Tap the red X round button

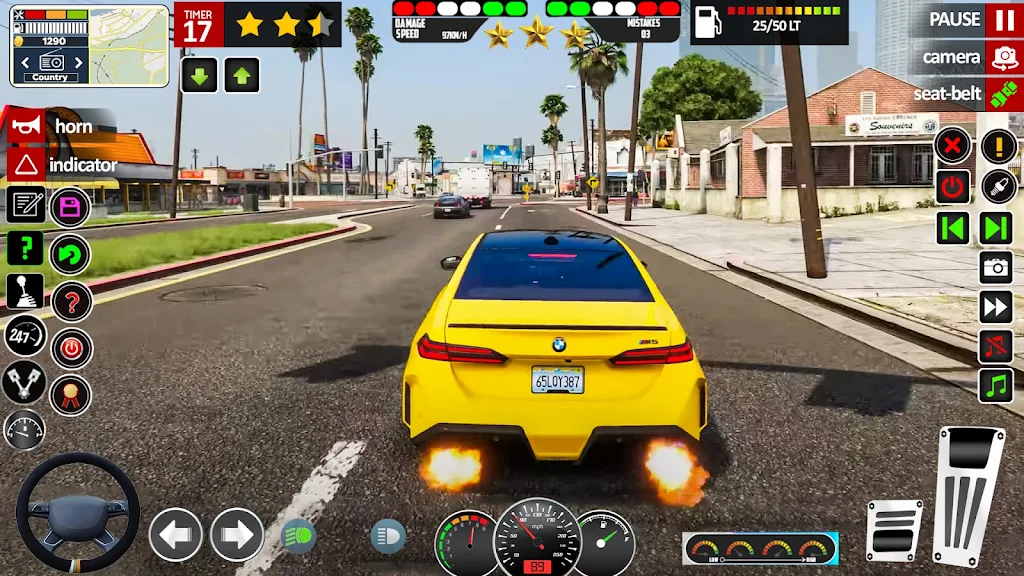click(x=953, y=147)
